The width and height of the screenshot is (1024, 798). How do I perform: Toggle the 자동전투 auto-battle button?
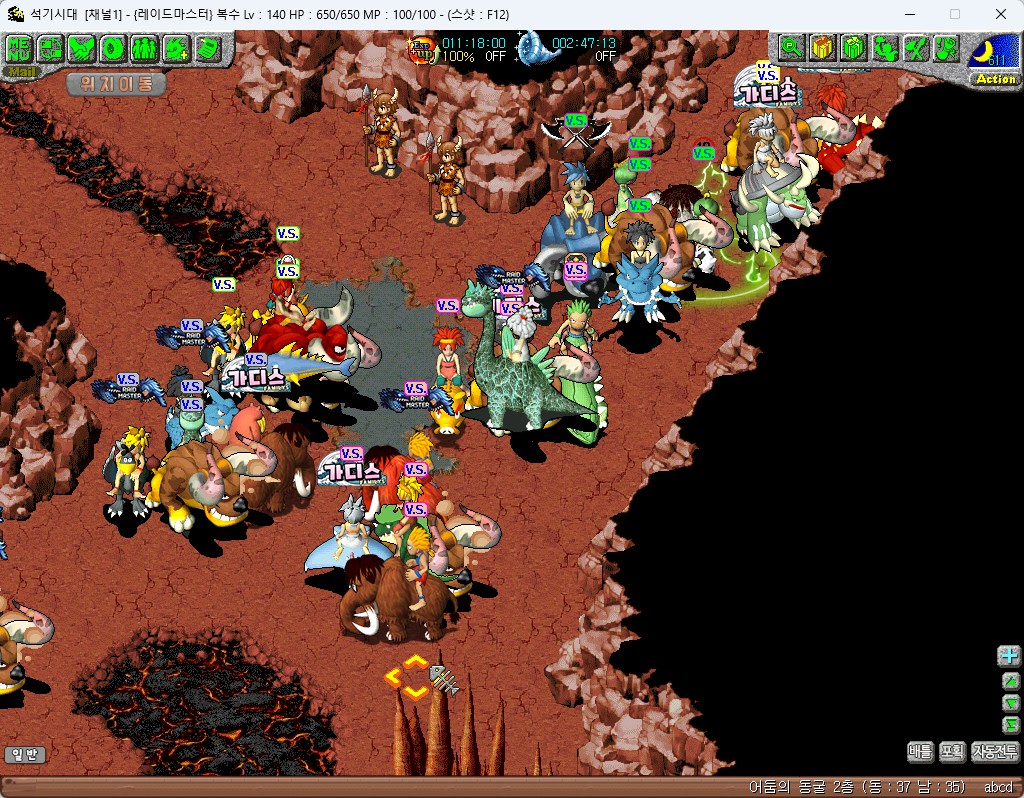[x=994, y=751]
